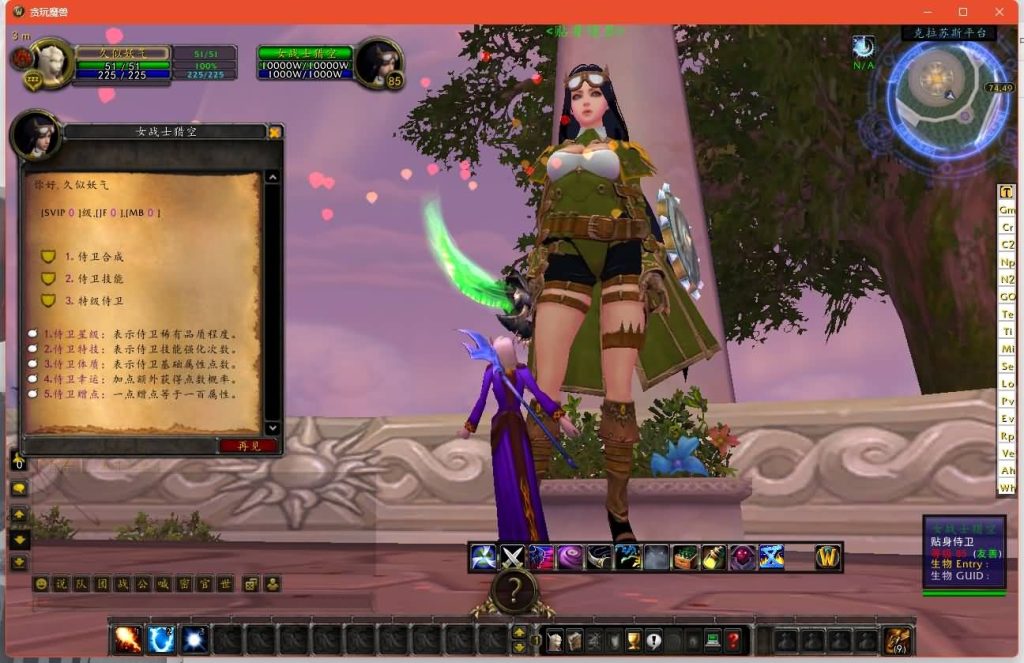Choose gossip option 1. 侍卫合成
This screenshot has width=1024, height=663.
(94, 257)
